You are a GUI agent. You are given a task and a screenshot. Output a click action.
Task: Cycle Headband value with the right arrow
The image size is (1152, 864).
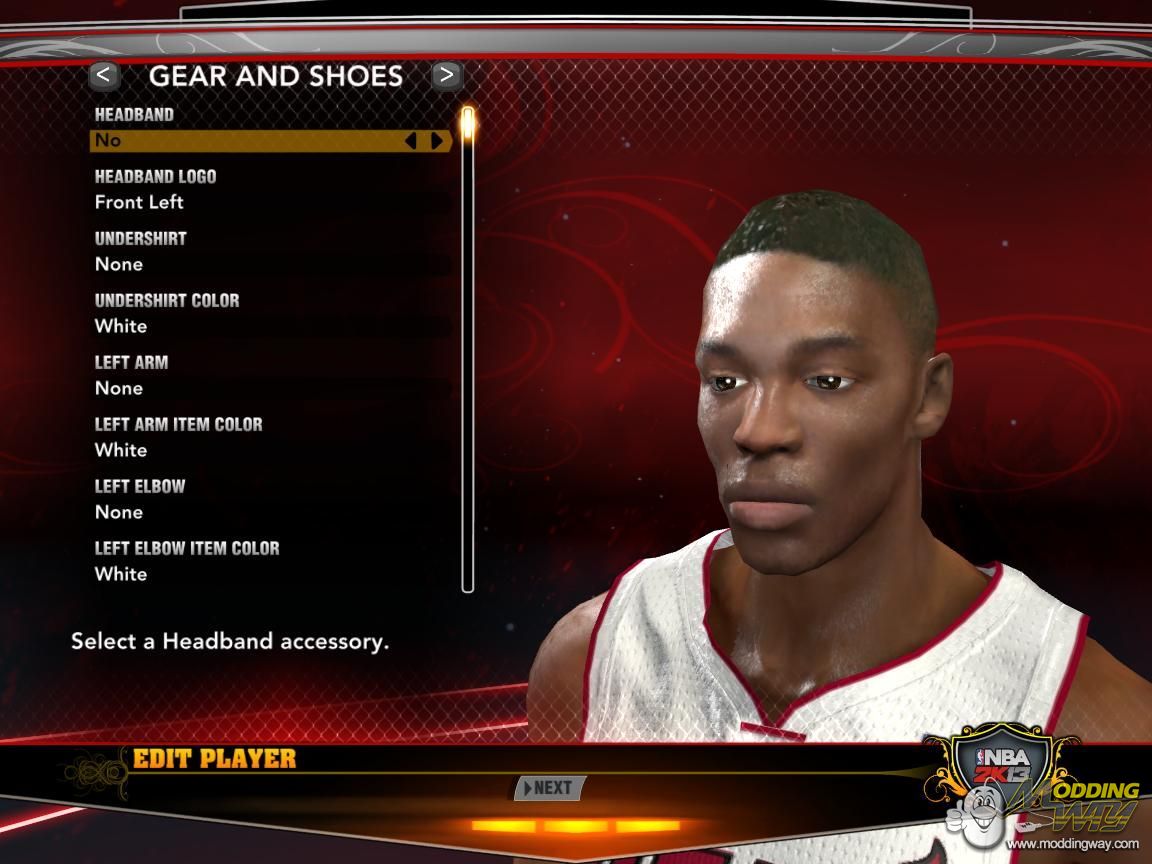point(437,141)
